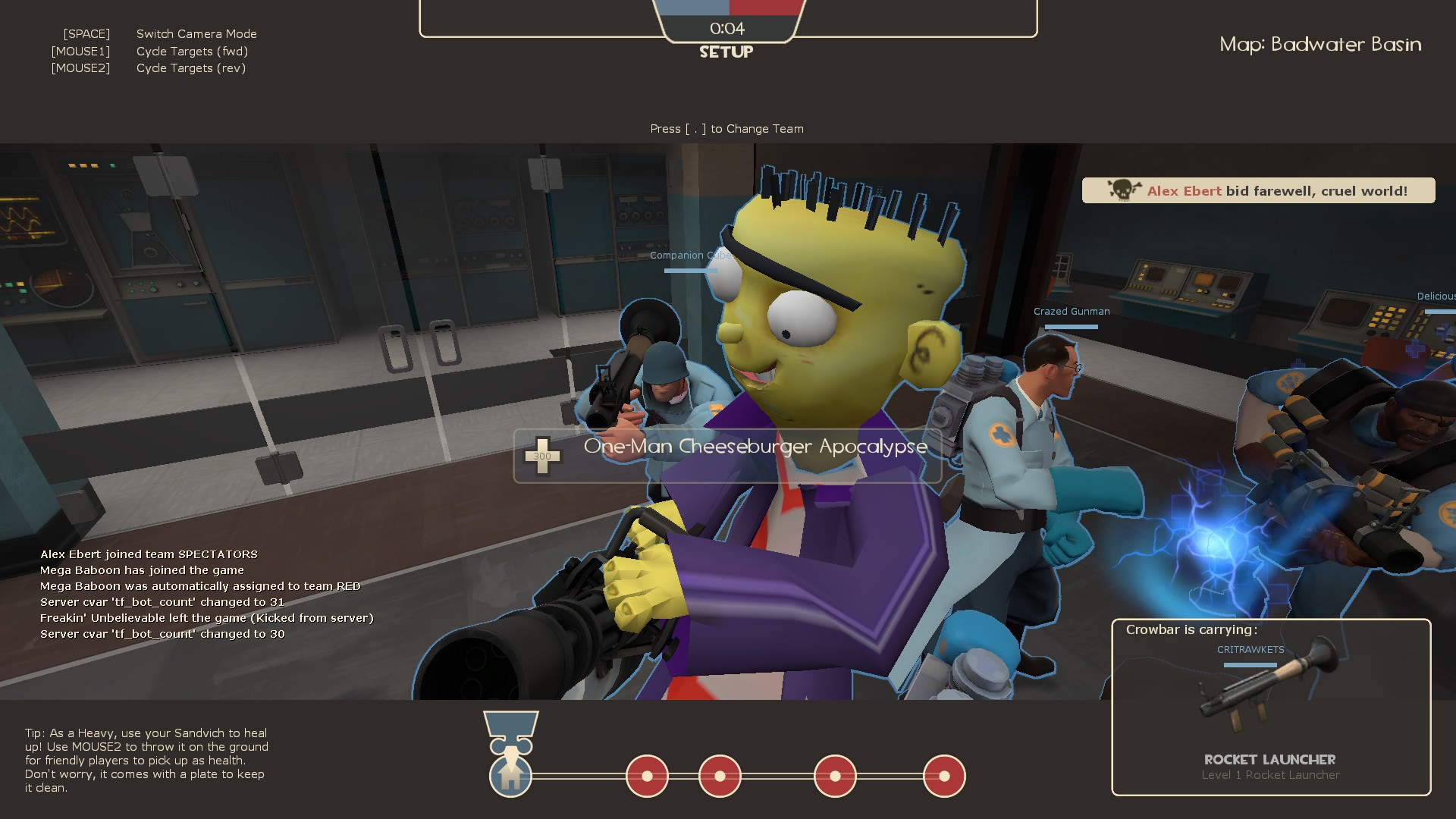Select the 'Companion Cube' nameplate
Image resolution: width=1456 pixels, height=819 pixels.
click(x=690, y=256)
